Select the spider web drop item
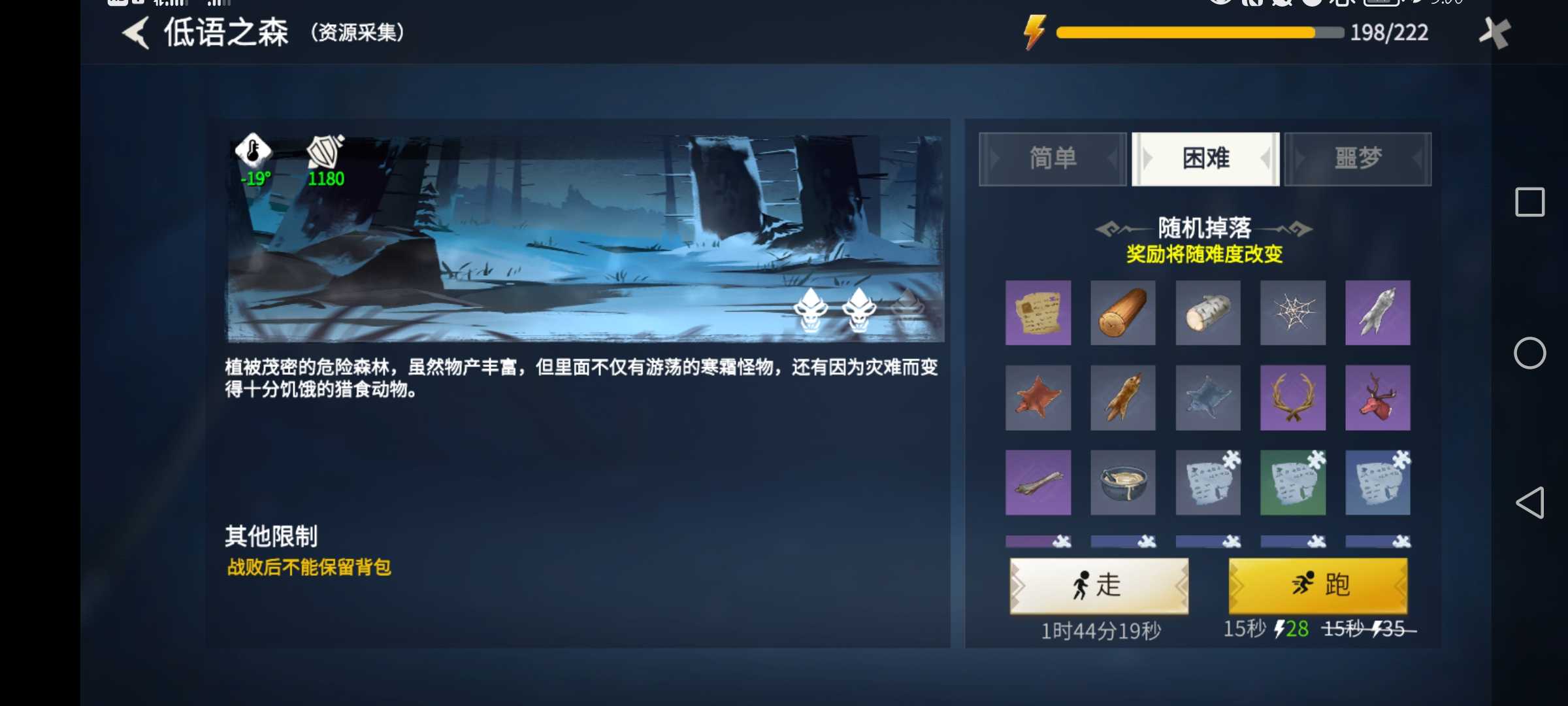 [1293, 314]
